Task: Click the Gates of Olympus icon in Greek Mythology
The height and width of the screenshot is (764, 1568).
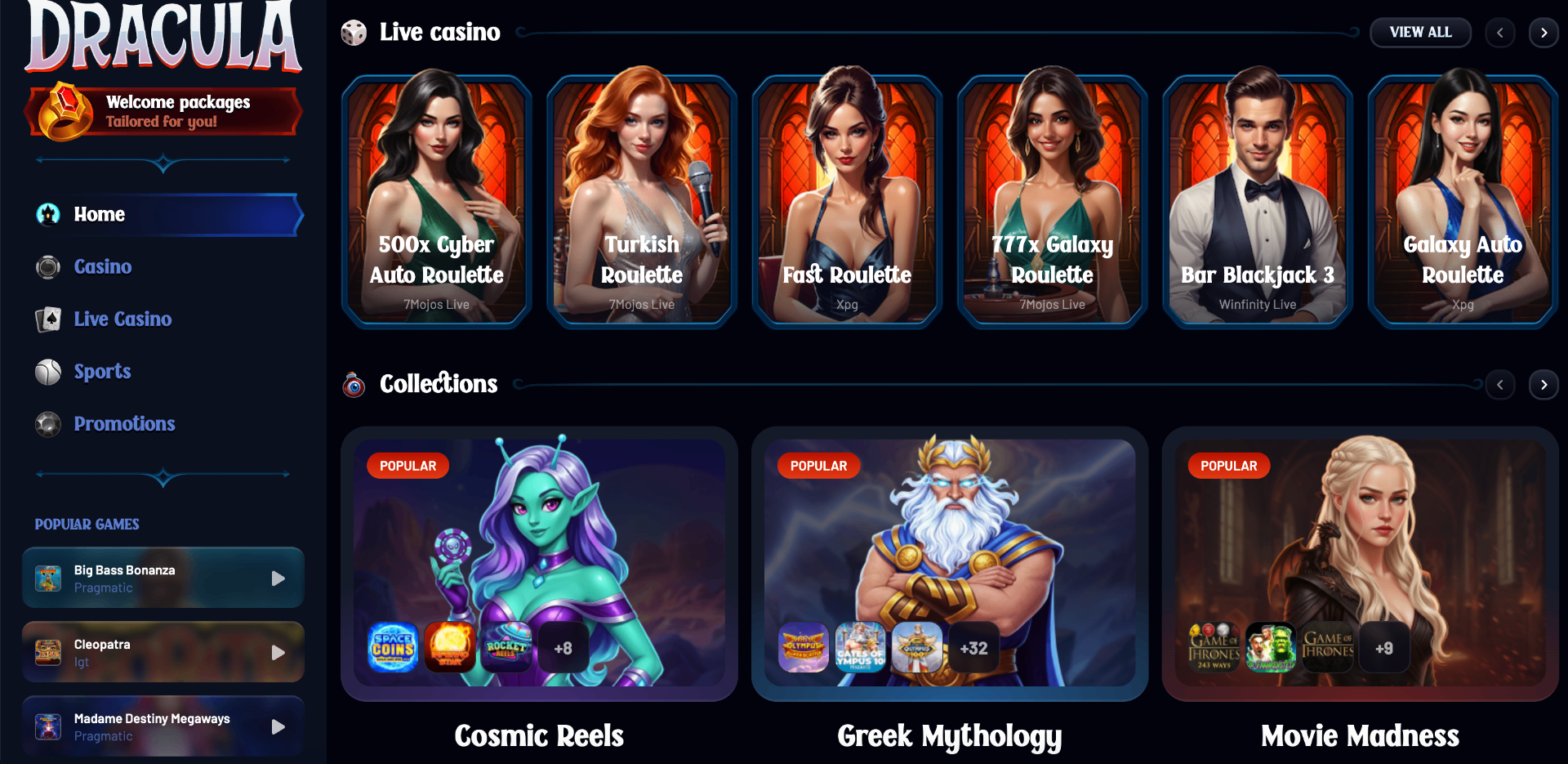Action: [x=860, y=647]
